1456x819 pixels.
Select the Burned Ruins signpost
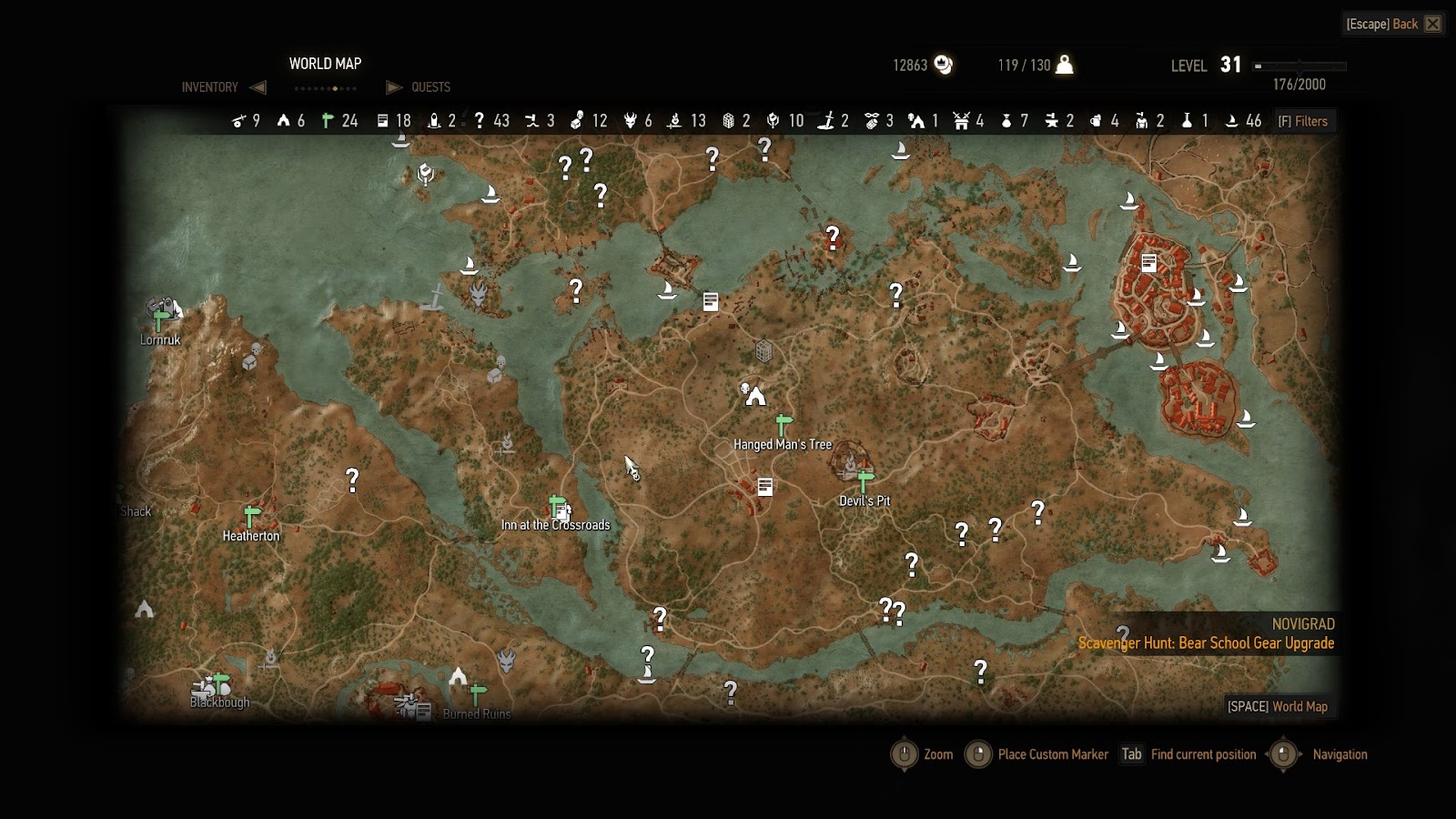pos(477,695)
